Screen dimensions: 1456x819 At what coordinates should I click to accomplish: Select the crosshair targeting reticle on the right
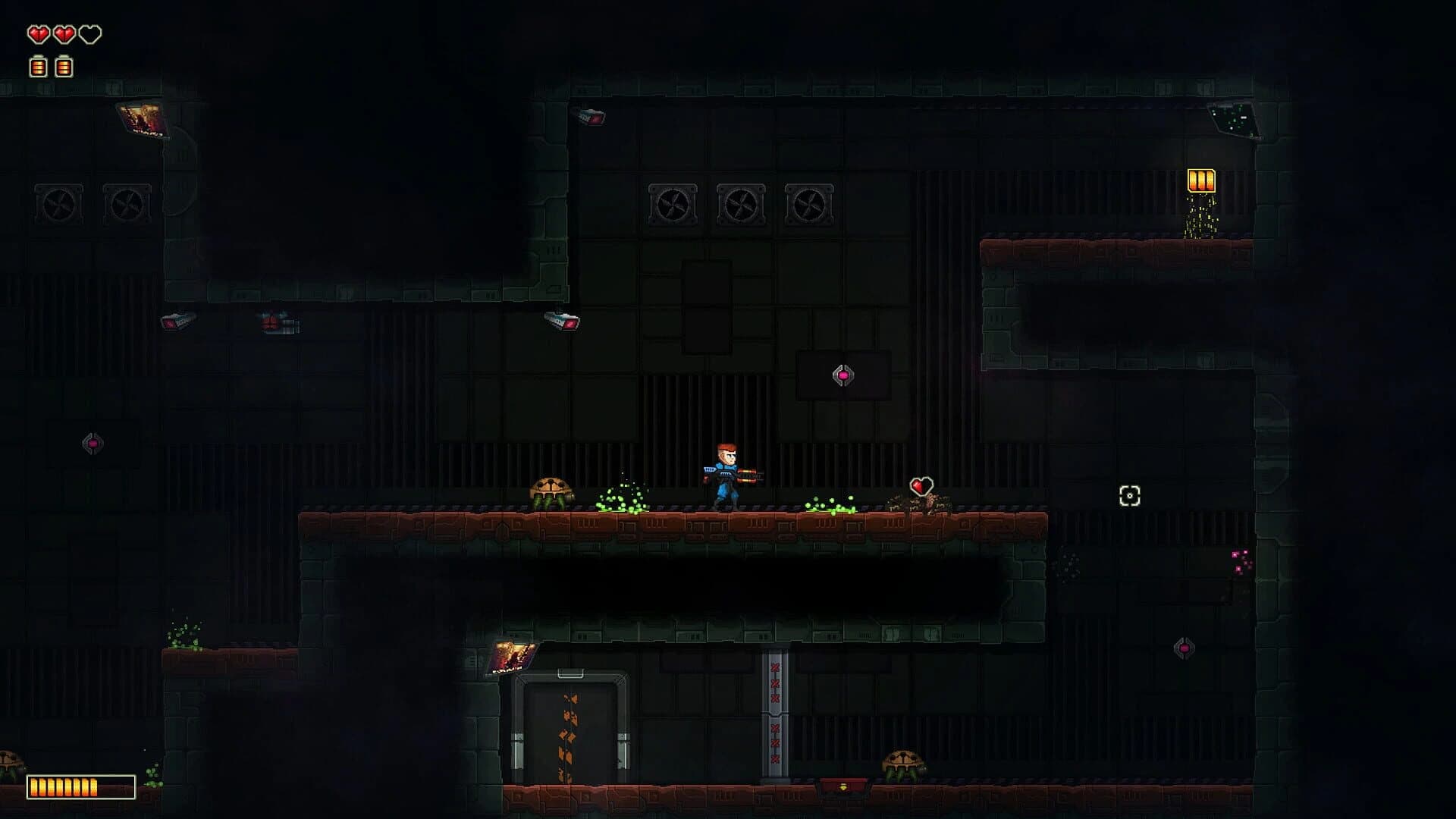1130,497
